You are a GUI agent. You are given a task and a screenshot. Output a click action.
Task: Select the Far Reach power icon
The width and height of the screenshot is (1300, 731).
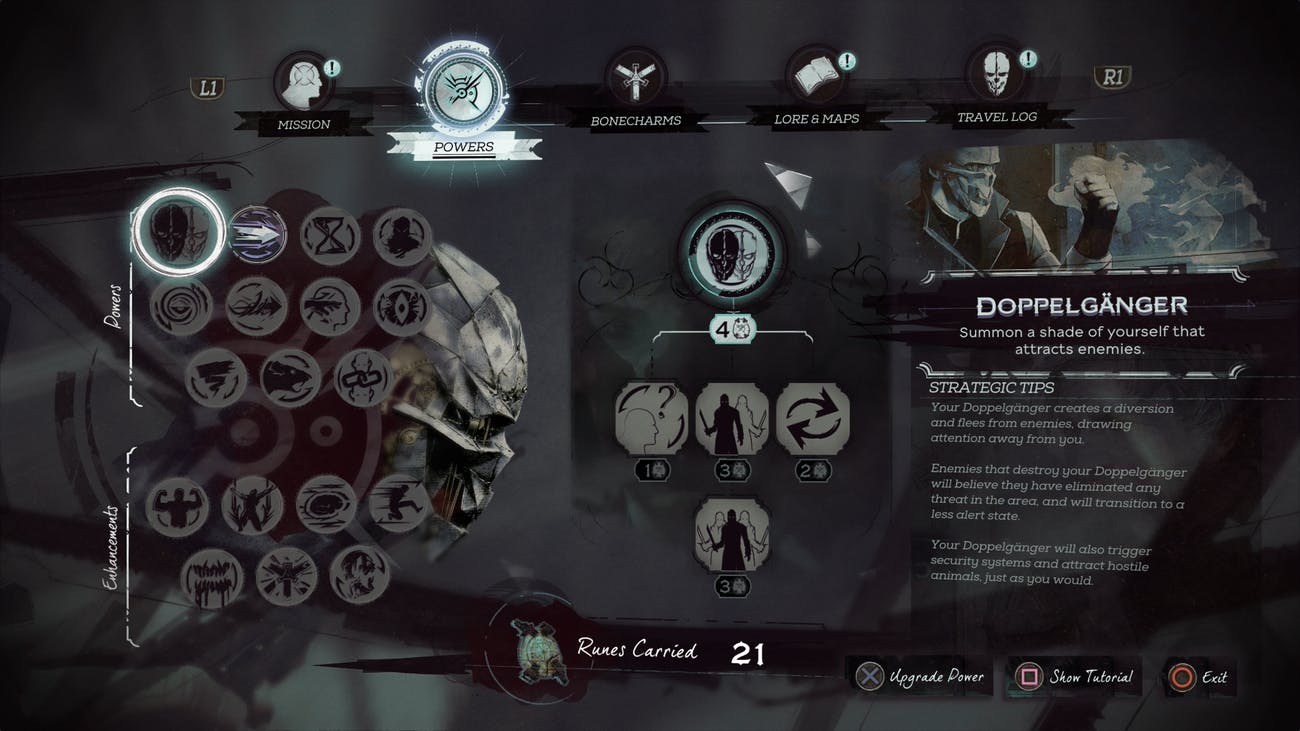tap(258, 237)
